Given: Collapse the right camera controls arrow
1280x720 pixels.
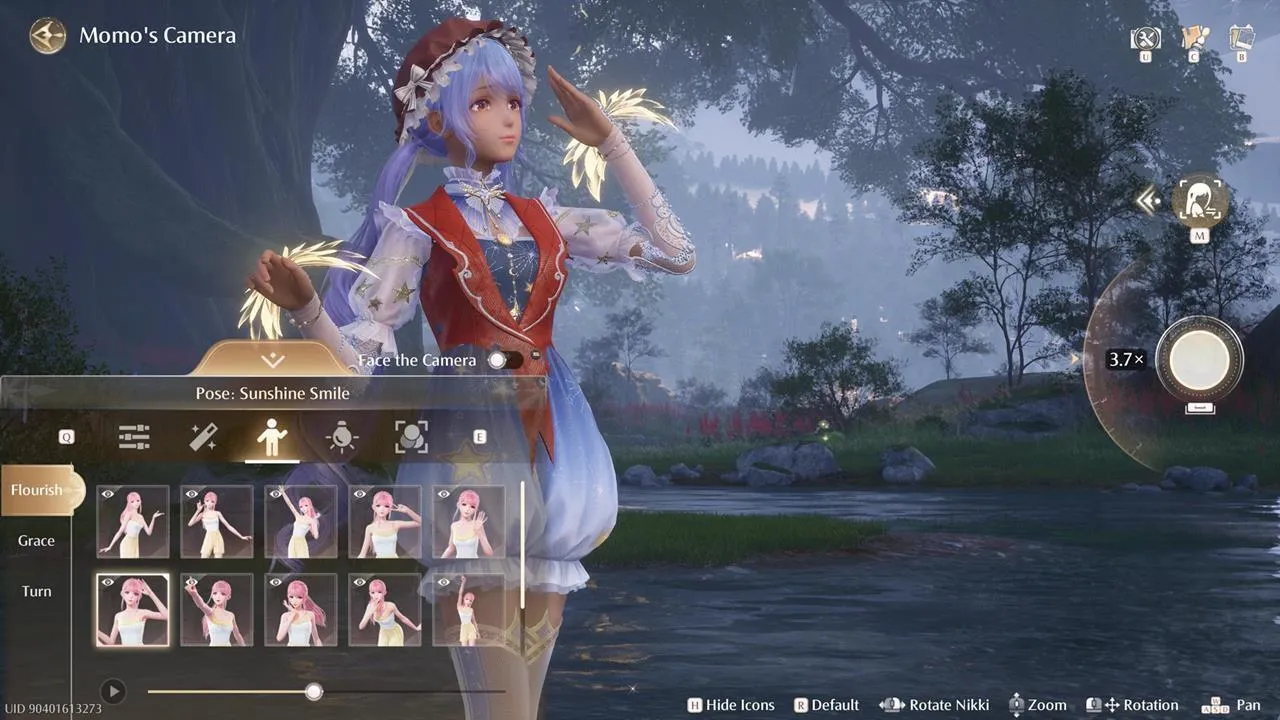Looking at the screenshot, I should (1146, 200).
